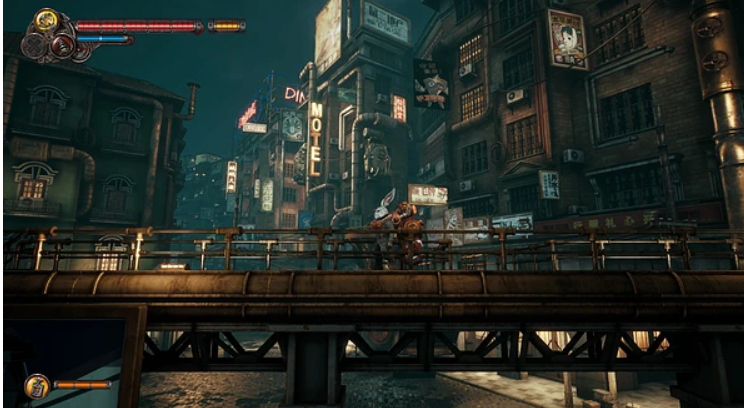Select the golden fist weapon icon
This screenshot has width=744, height=408.
pyautogui.click(x=46, y=19)
